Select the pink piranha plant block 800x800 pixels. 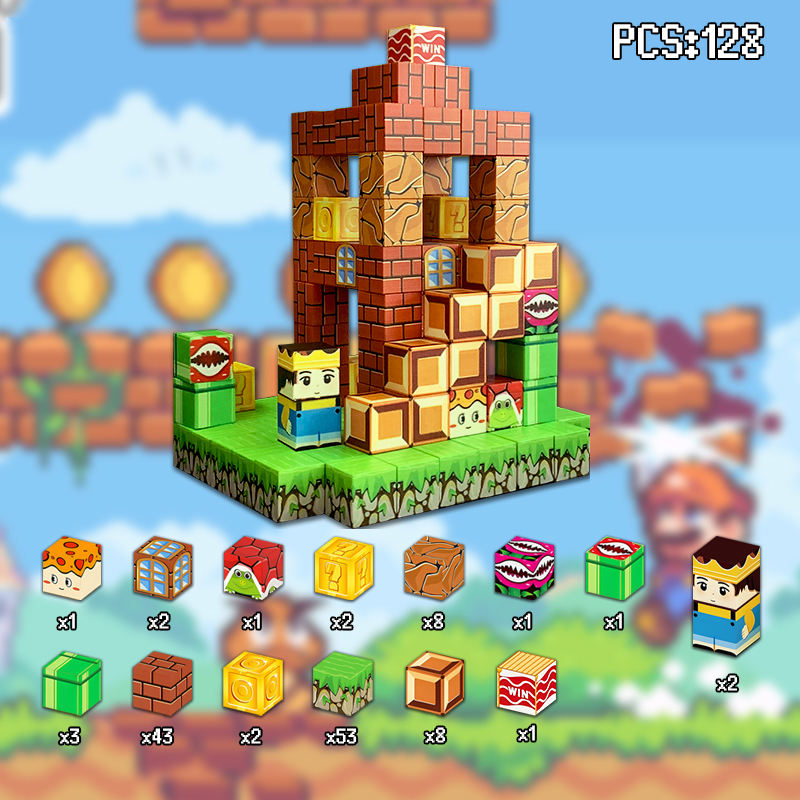(523, 568)
